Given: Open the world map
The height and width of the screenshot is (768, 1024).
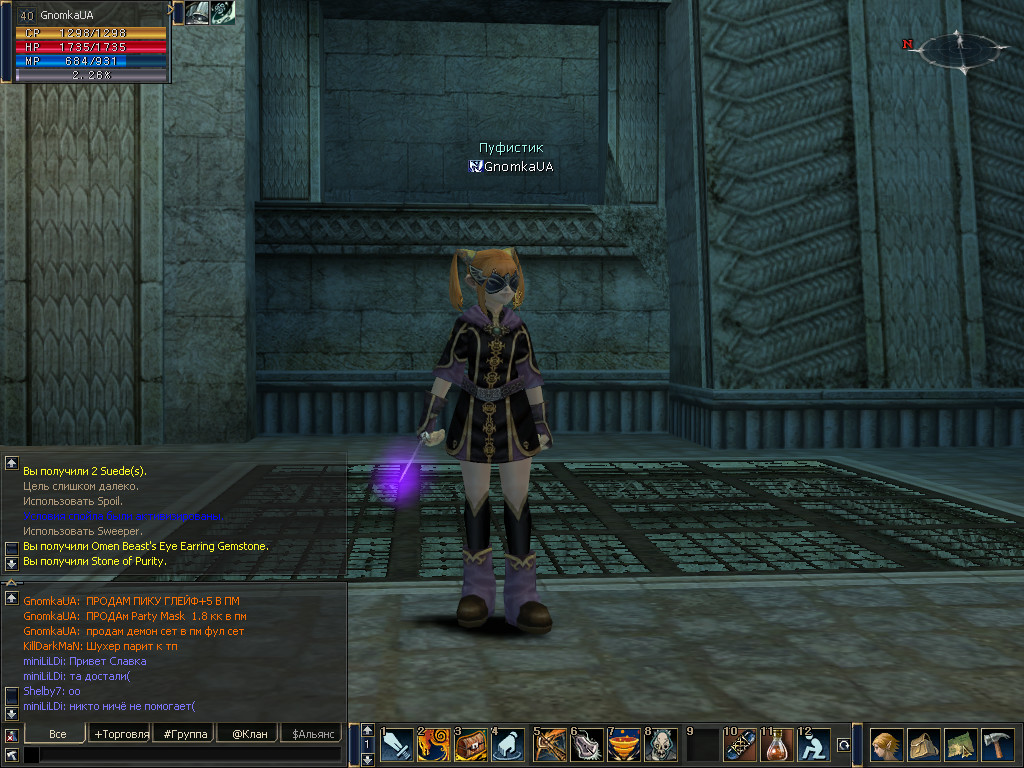Looking at the screenshot, I should point(961,744).
